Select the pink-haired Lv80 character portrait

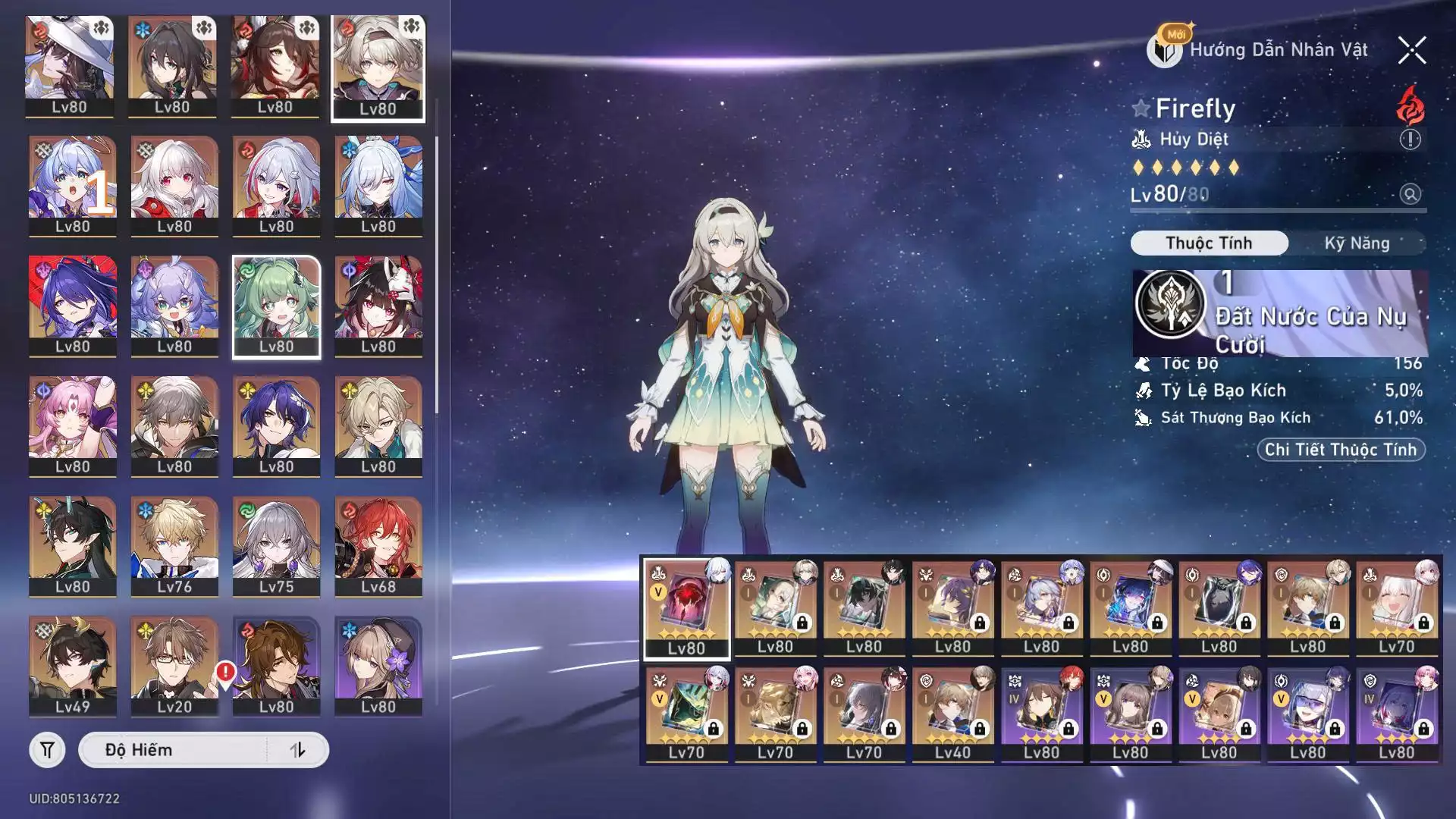[72, 425]
